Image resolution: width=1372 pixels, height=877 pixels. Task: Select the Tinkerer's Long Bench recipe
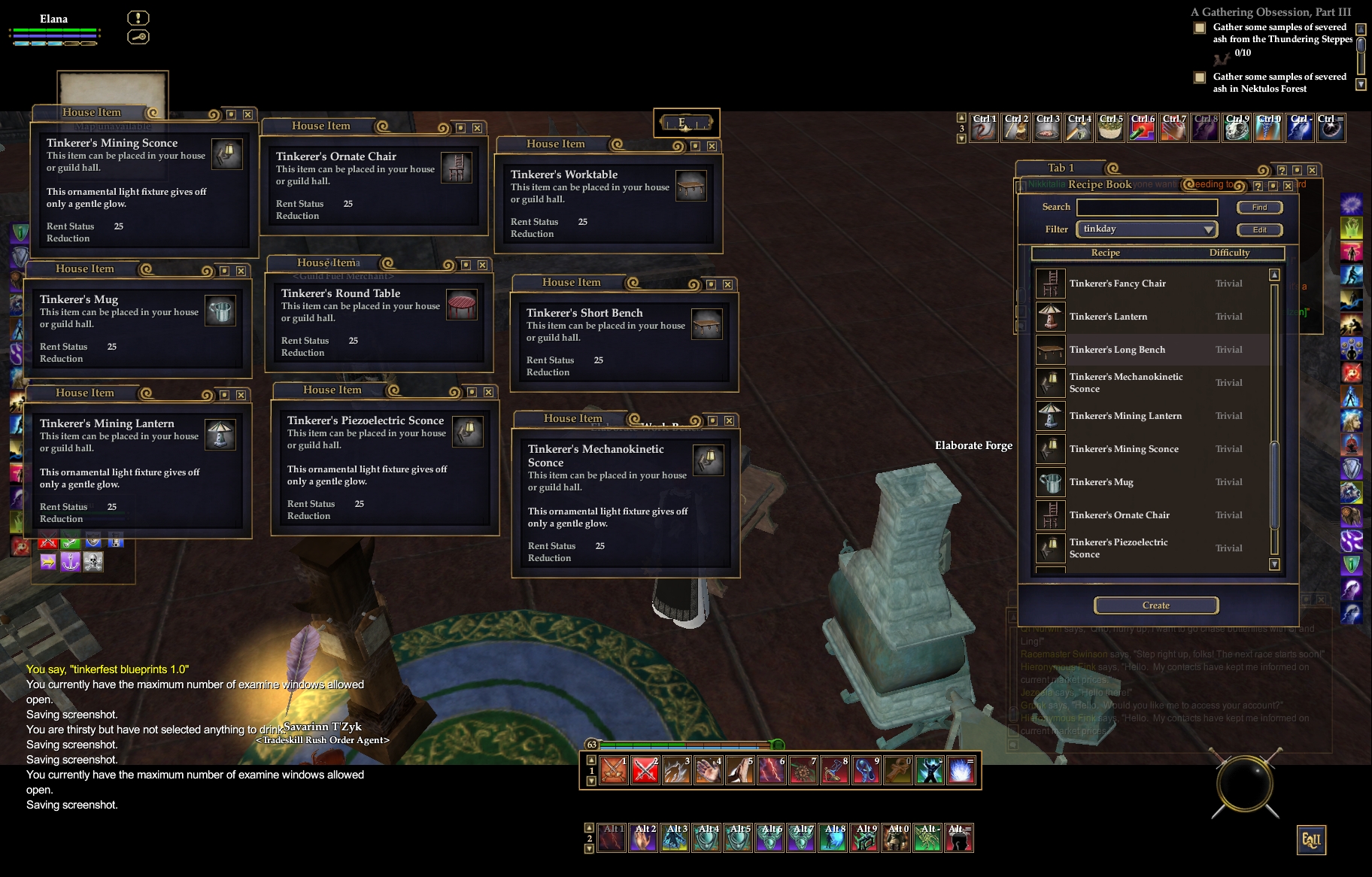1117,350
